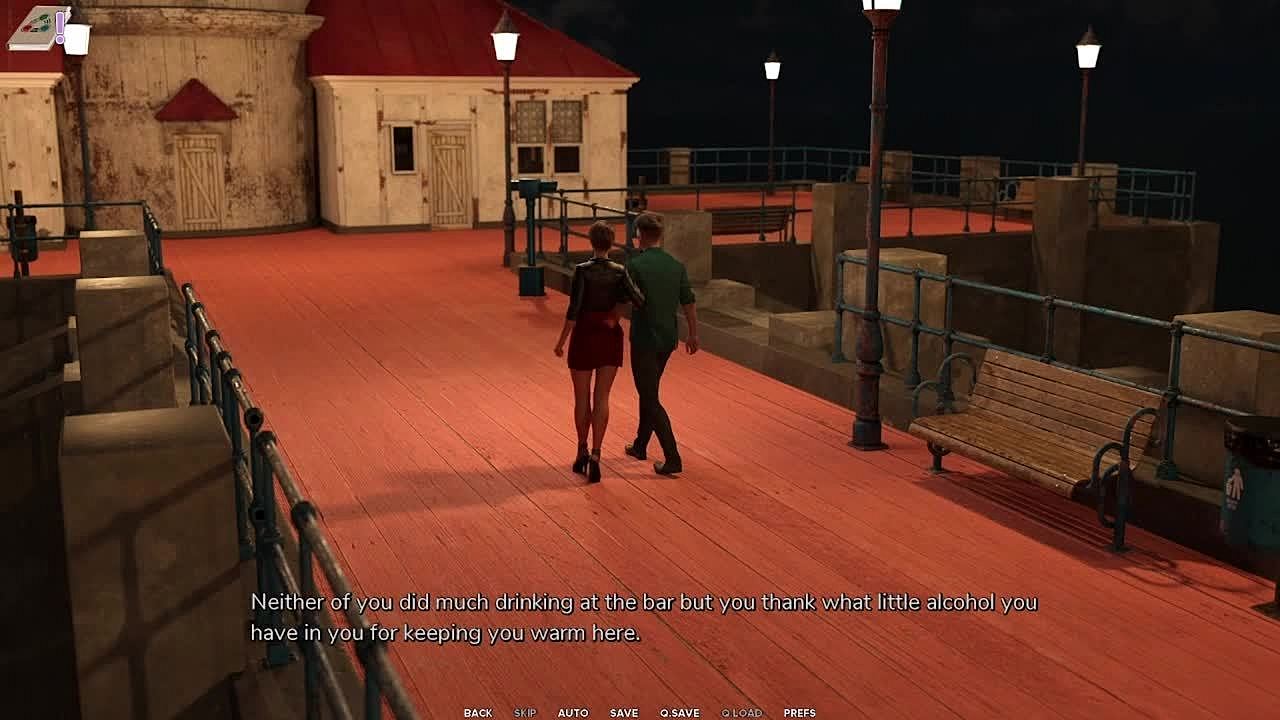
Task: Quick load using Q.LOAD
Action: pos(741,713)
